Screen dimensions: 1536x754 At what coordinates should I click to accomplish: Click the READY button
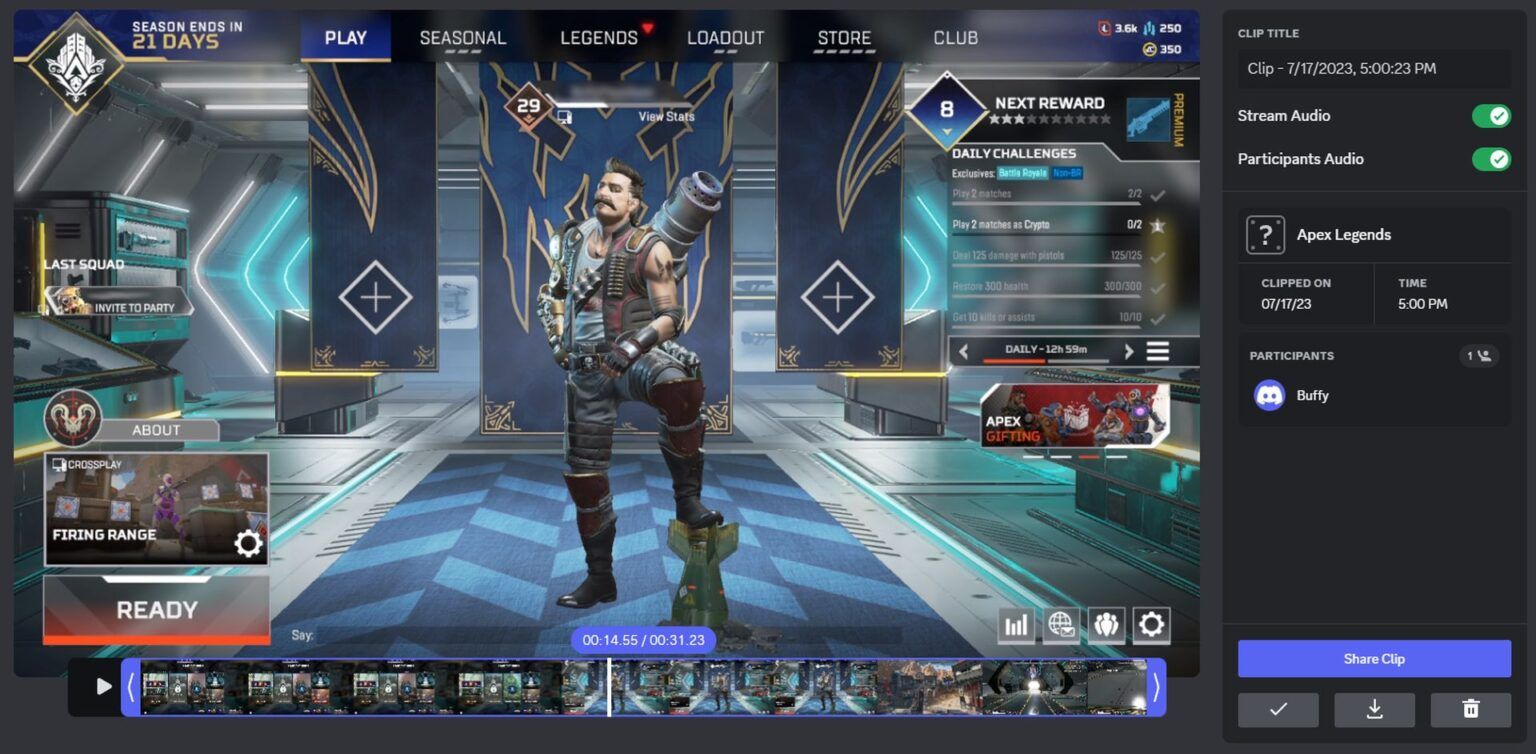pos(157,610)
